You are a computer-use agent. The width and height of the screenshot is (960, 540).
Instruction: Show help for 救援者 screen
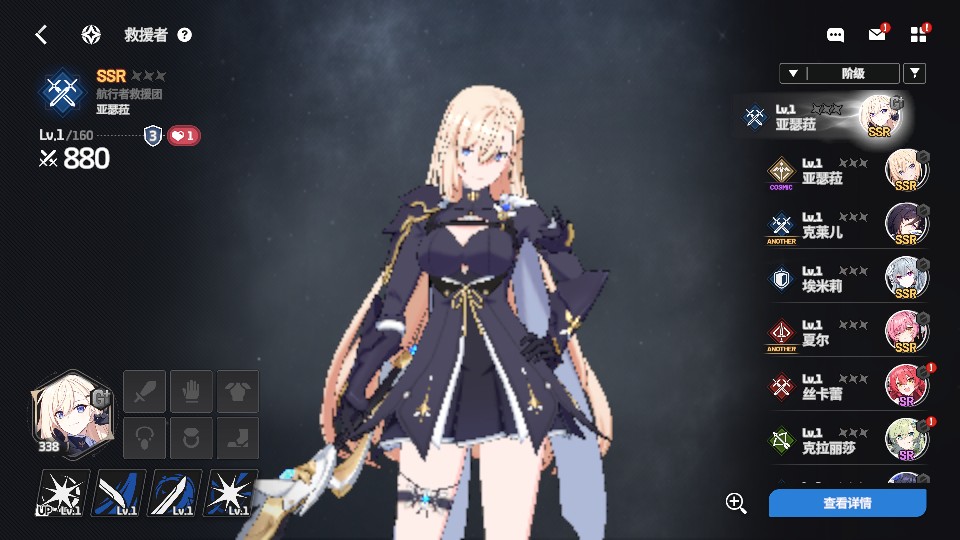click(184, 35)
